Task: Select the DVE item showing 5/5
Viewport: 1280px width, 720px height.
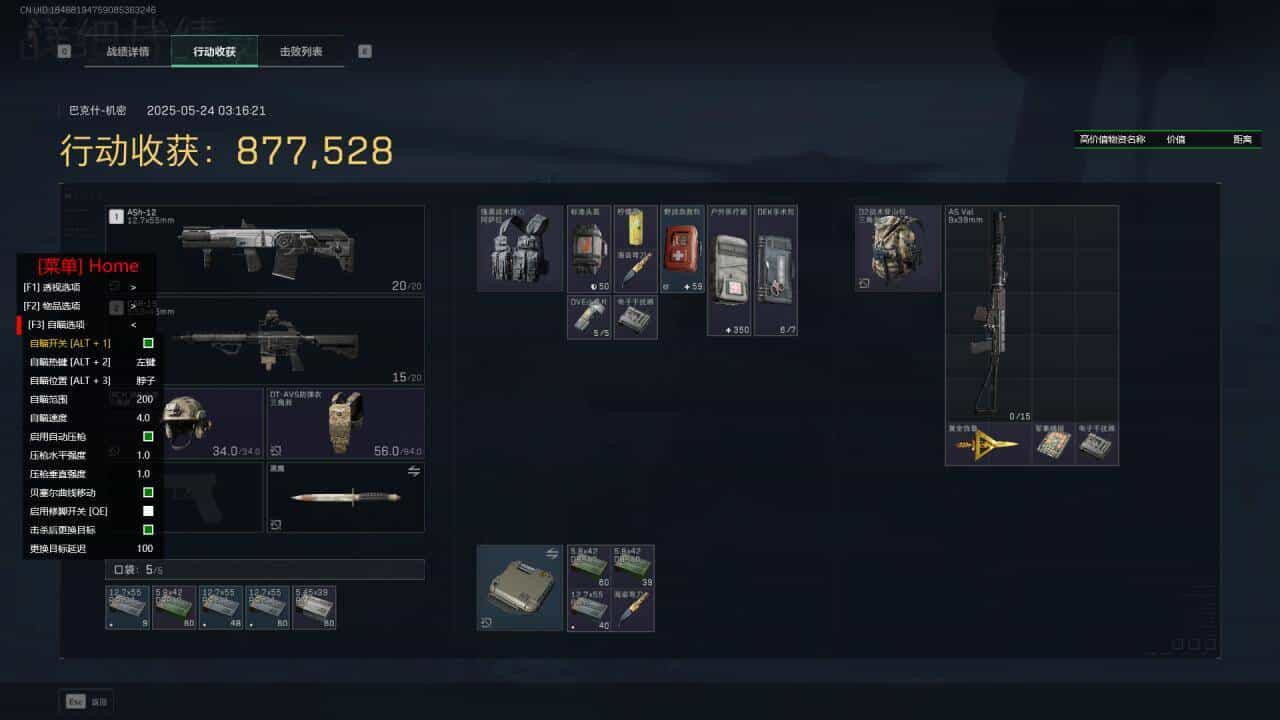Action: tap(589, 318)
